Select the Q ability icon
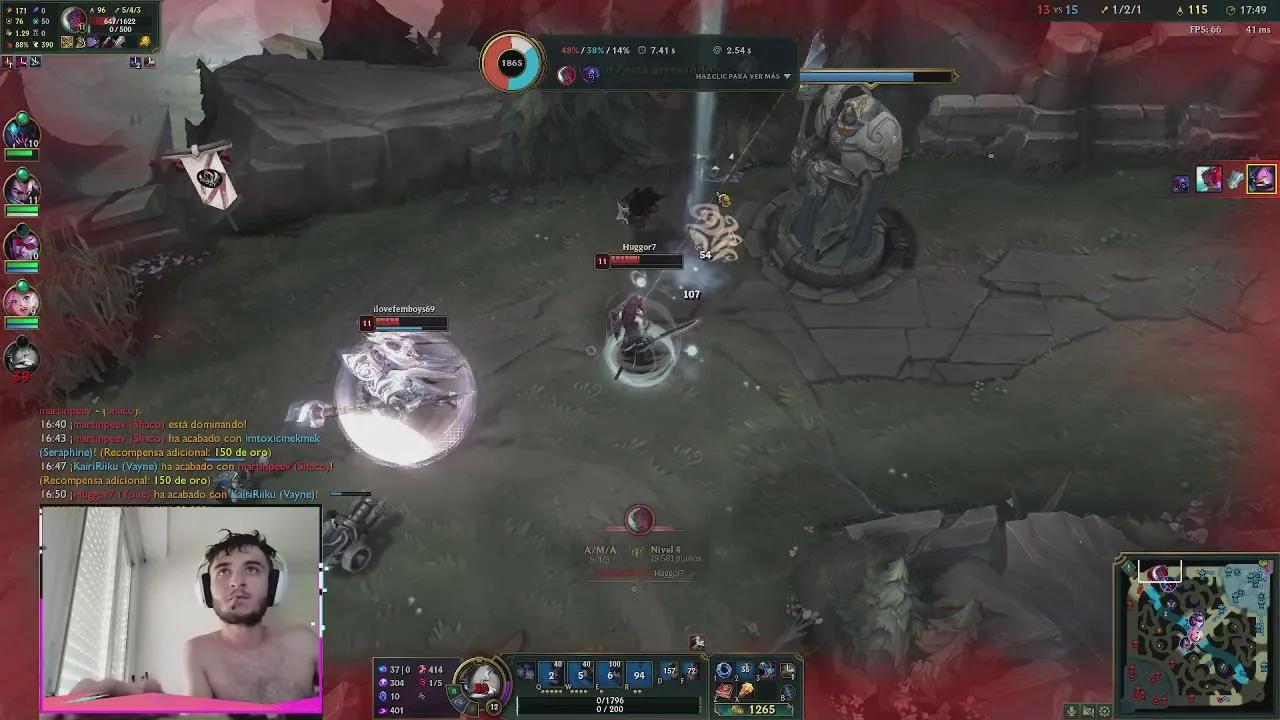 pyautogui.click(x=550, y=675)
